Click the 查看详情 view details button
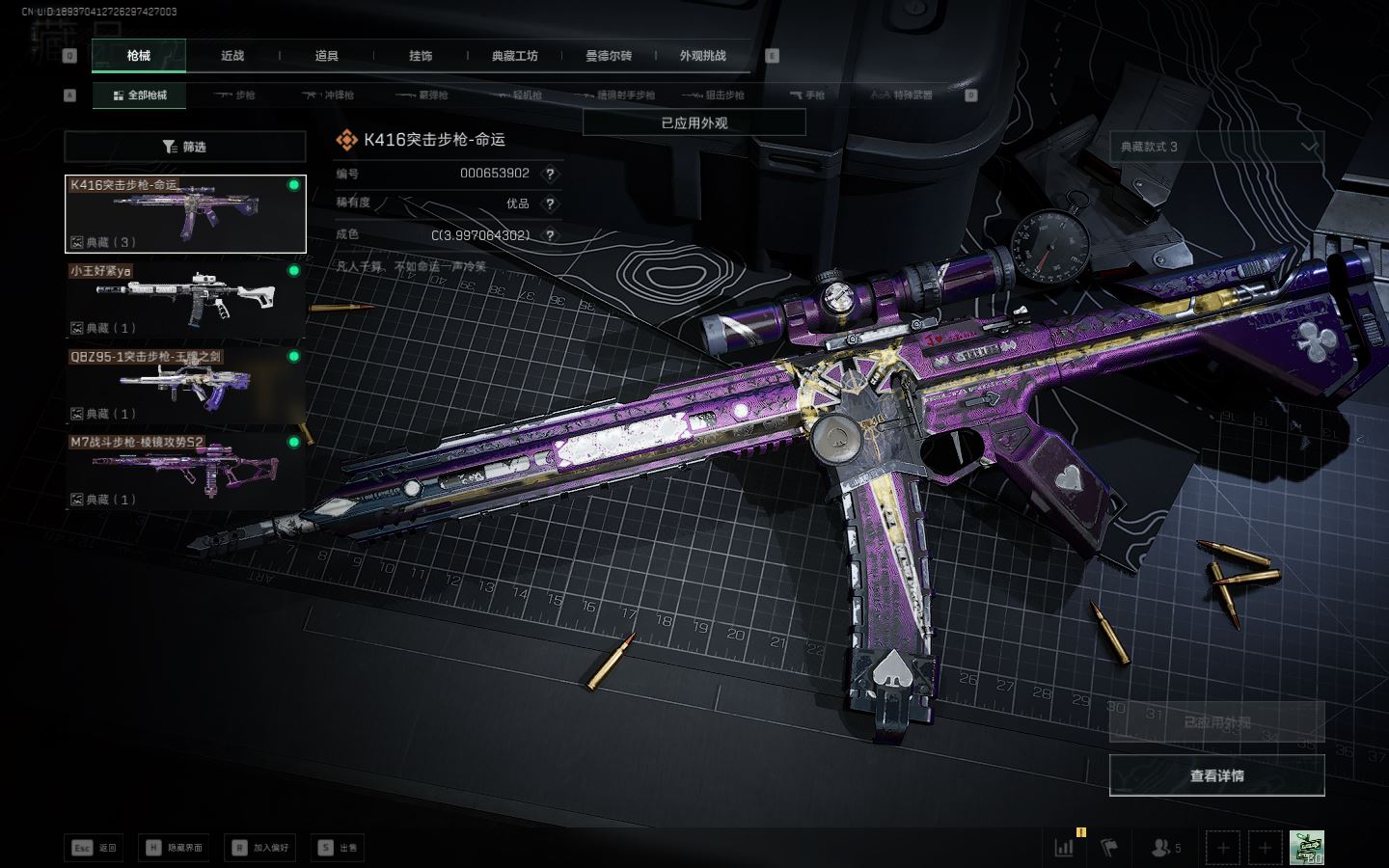Viewport: 1389px width, 868px height. pos(1216,775)
